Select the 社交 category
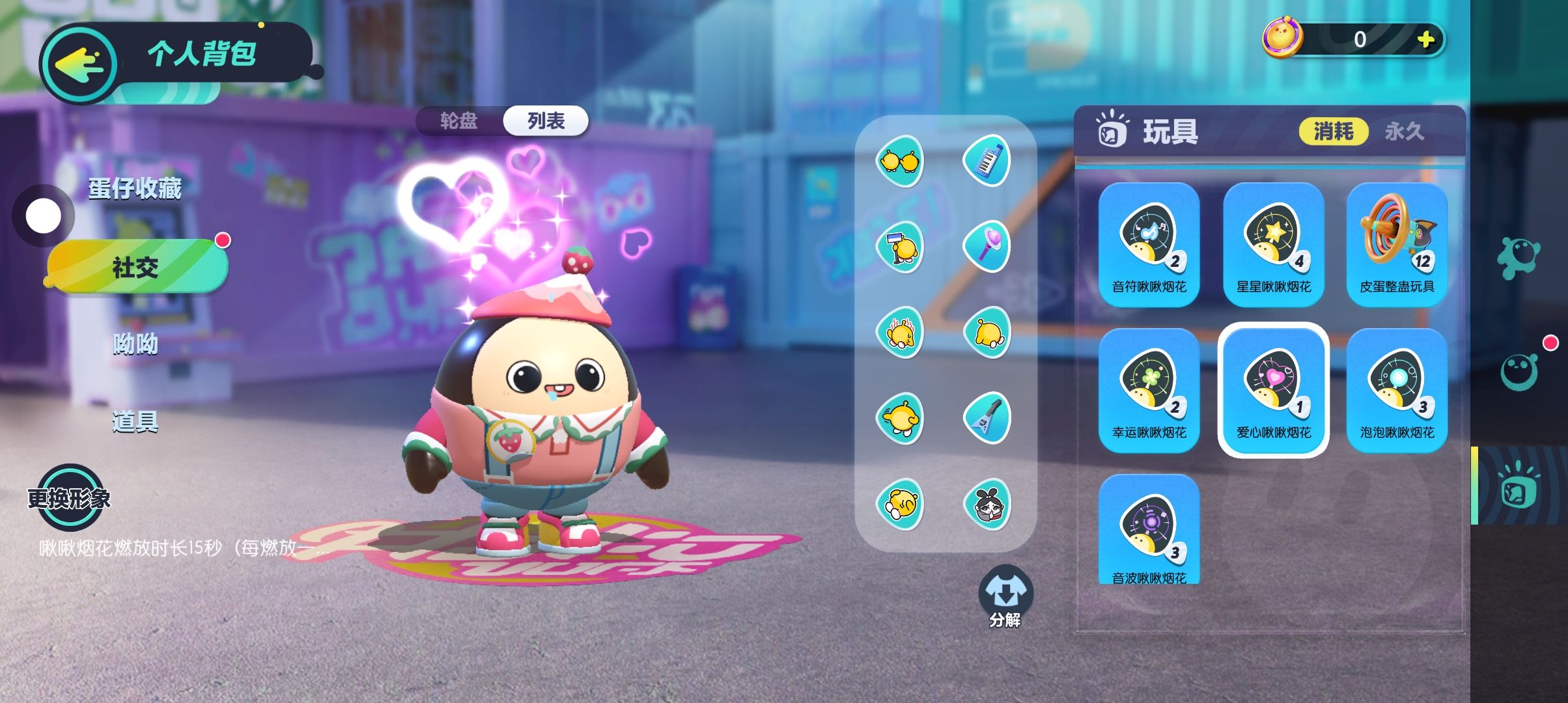Viewport: 1568px width, 703px height. coord(136,267)
